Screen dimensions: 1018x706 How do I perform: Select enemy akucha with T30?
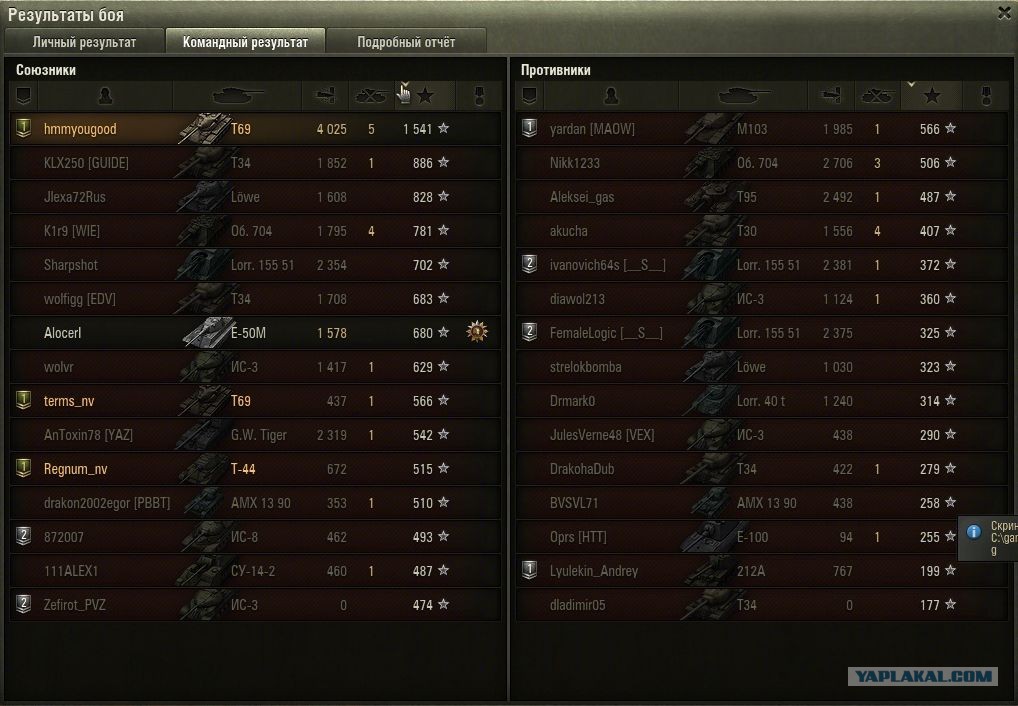(760, 231)
